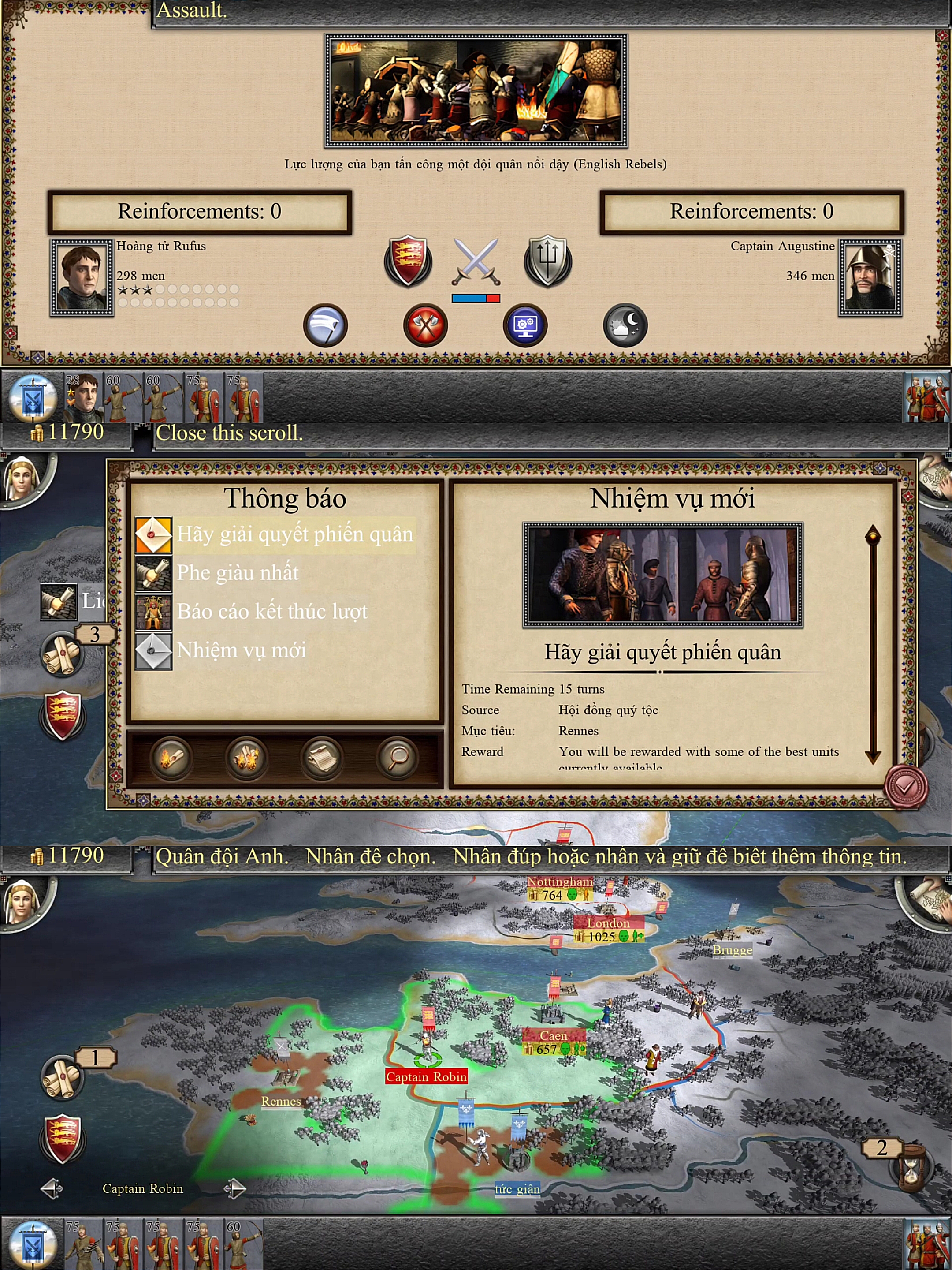Toggle night battle with the moon button
Viewport: 952px width, 1270px height.
[625, 325]
